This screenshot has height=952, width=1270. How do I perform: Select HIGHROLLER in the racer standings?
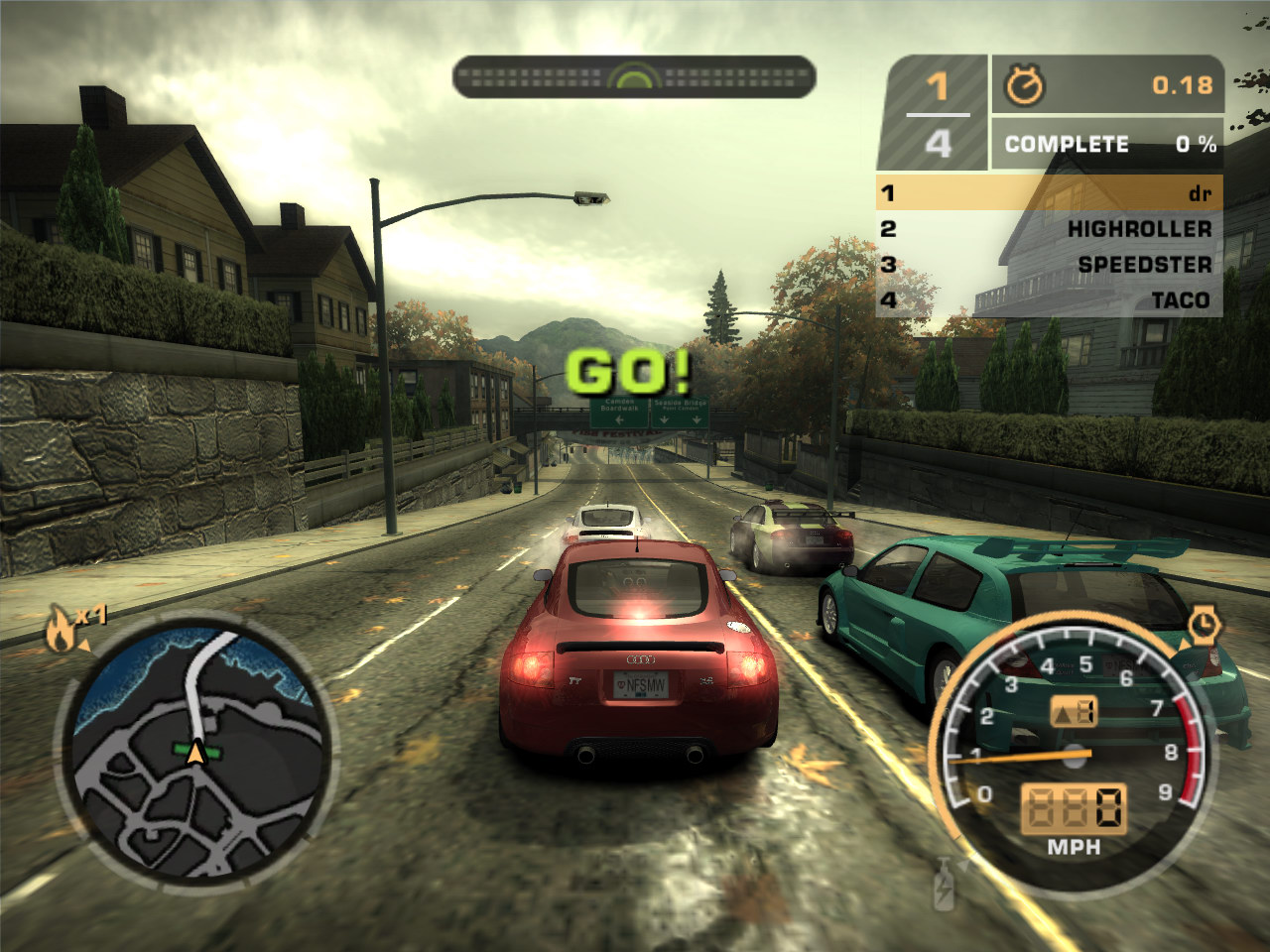click(1049, 229)
